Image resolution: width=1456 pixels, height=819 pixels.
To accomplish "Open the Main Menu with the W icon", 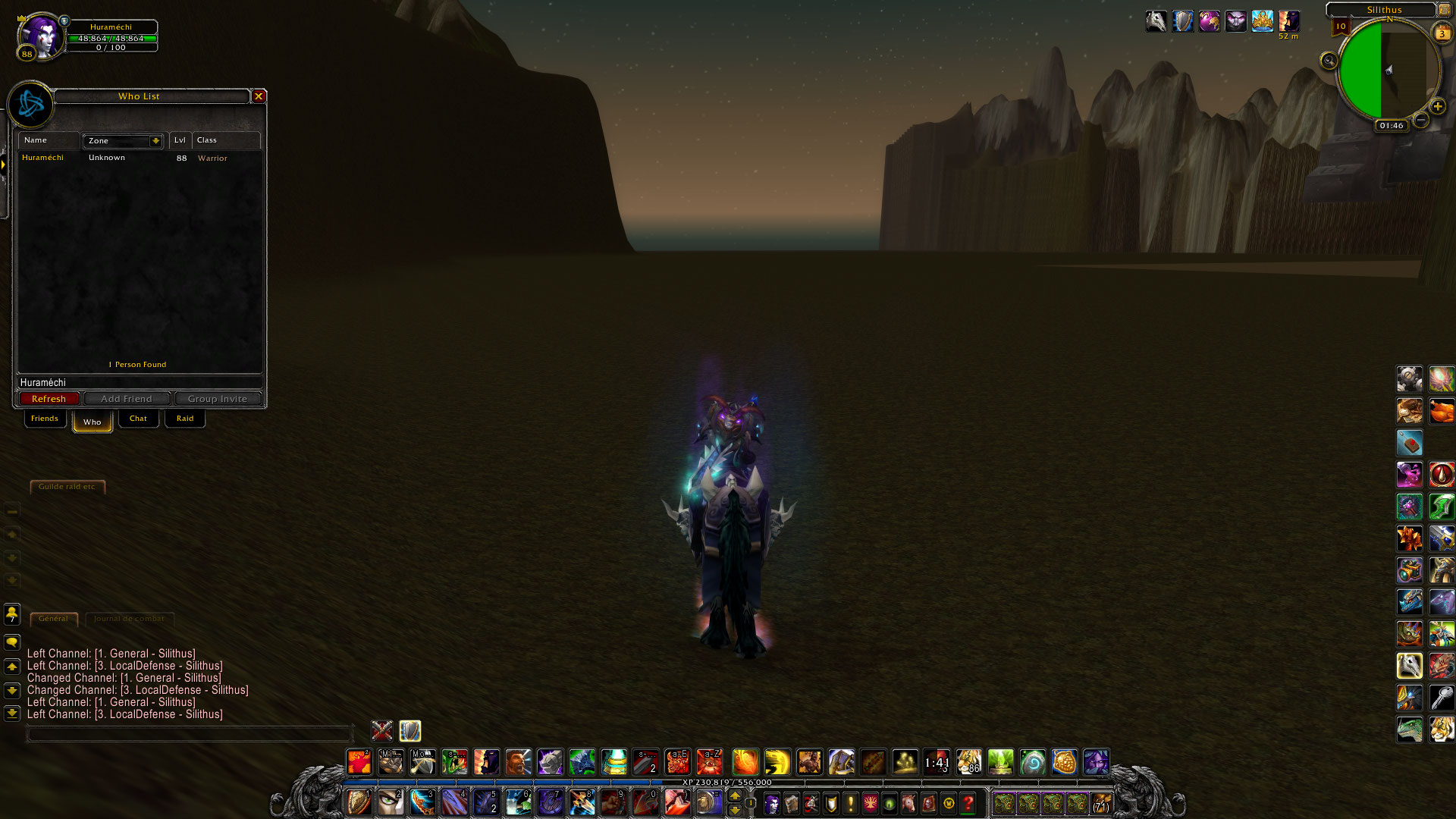I will pos(948,803).
